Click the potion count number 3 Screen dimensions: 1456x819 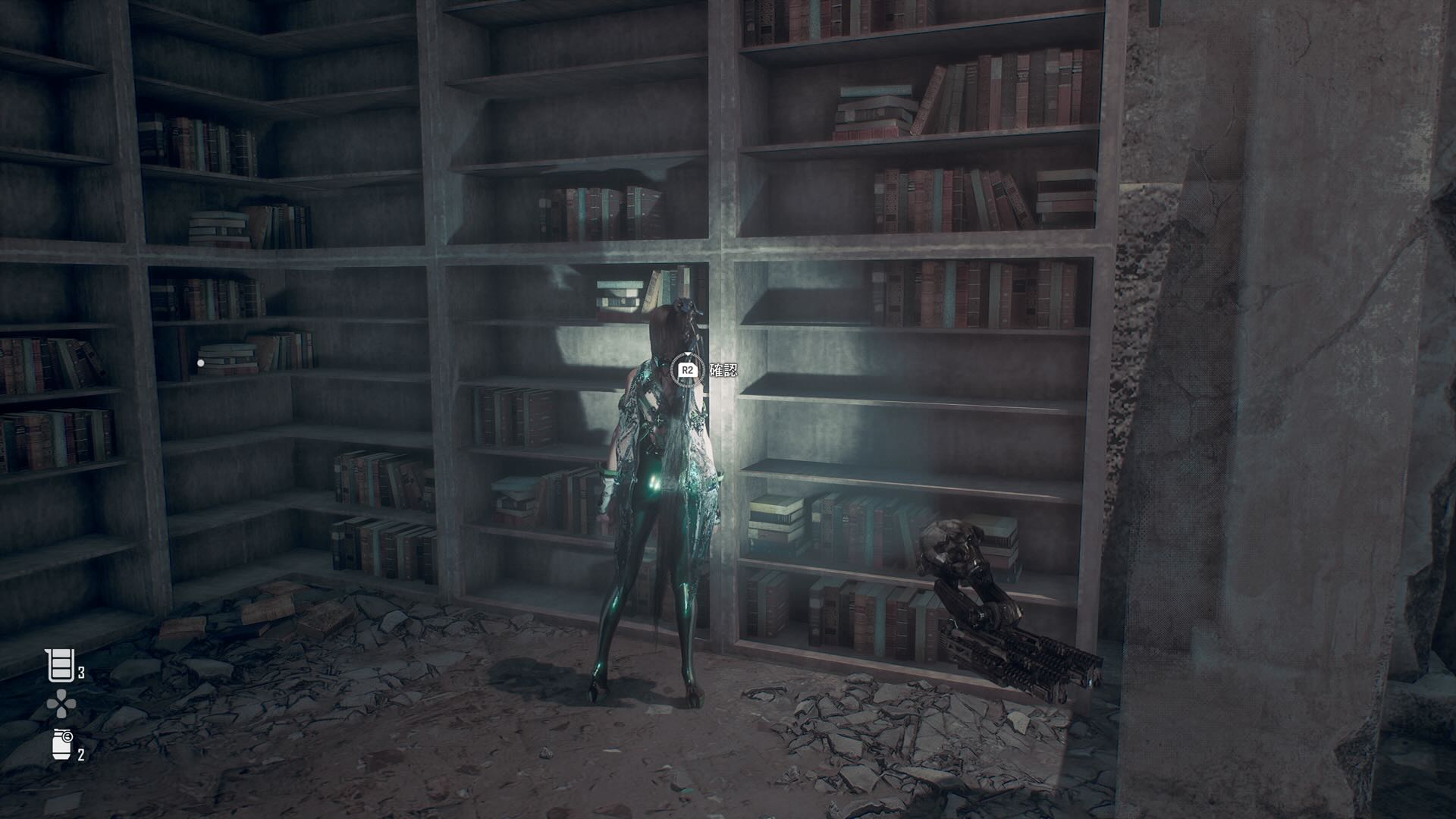click(x=81, y=673)
